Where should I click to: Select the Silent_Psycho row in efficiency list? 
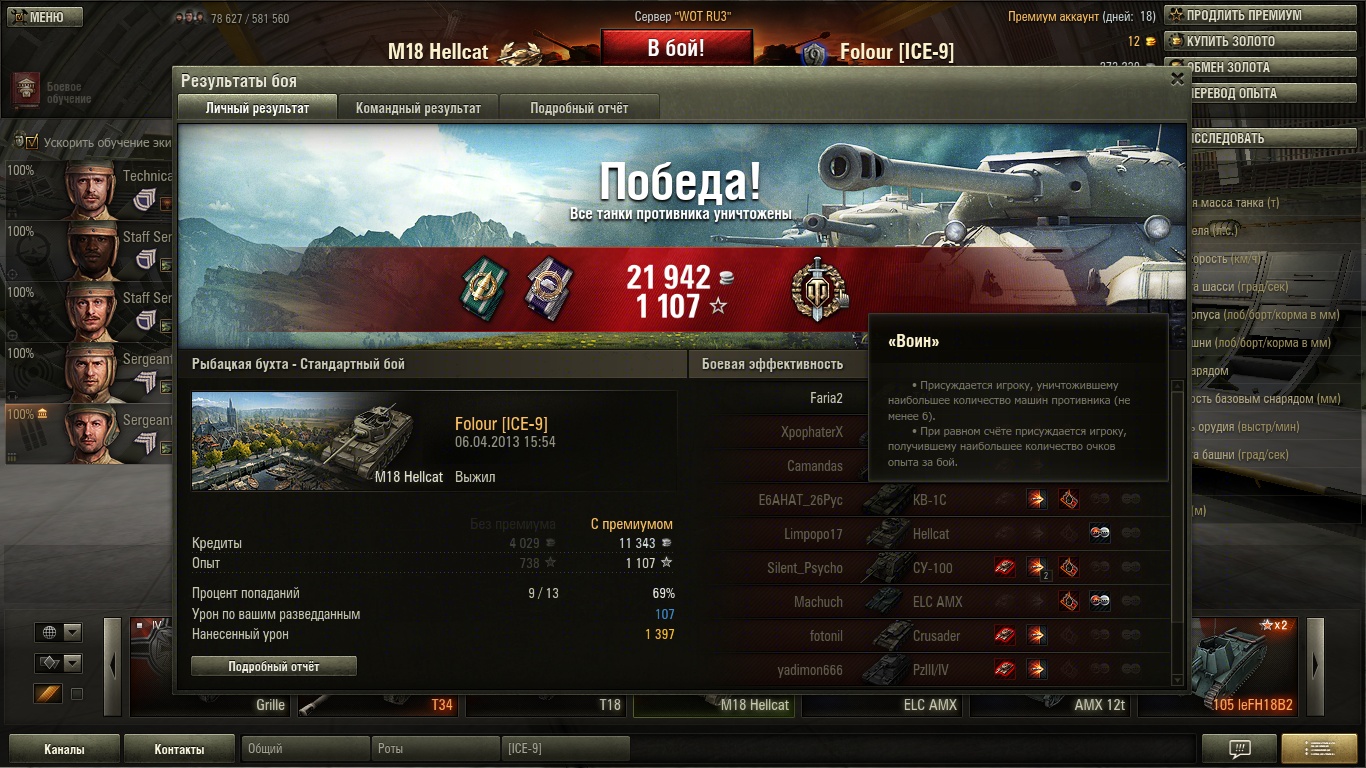(805, 568)
